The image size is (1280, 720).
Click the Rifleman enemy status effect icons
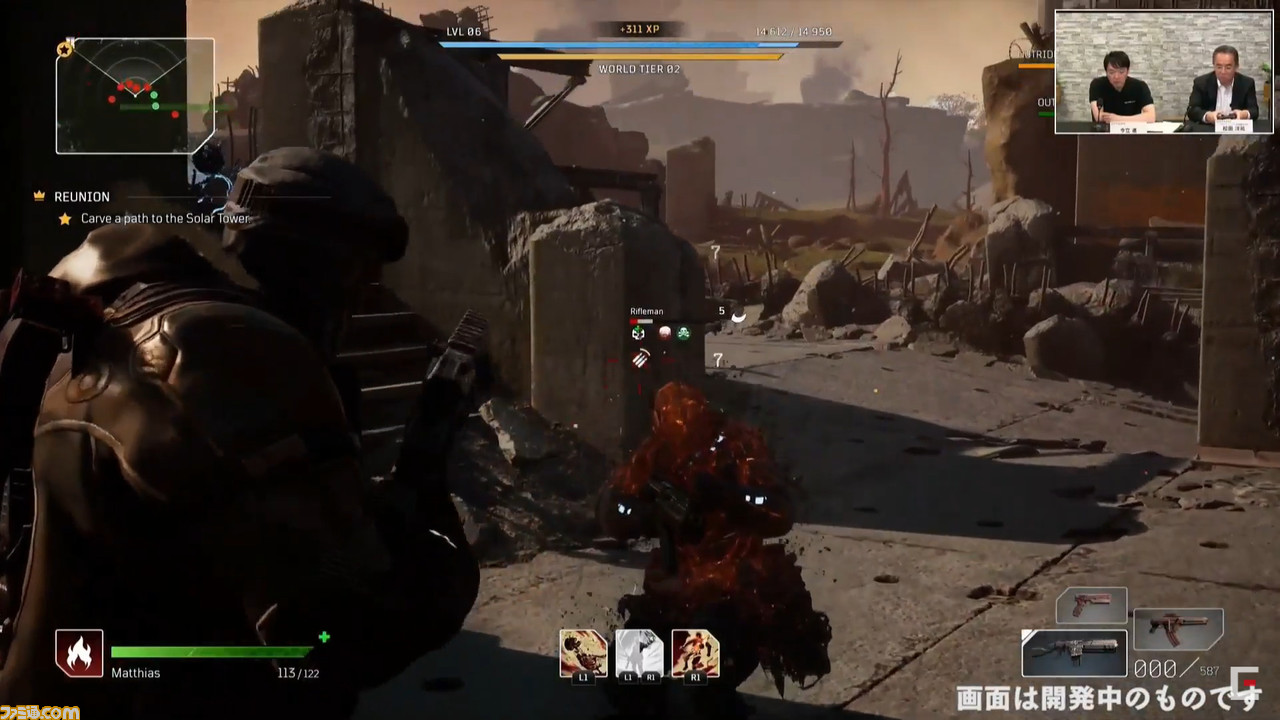[661, 333]
